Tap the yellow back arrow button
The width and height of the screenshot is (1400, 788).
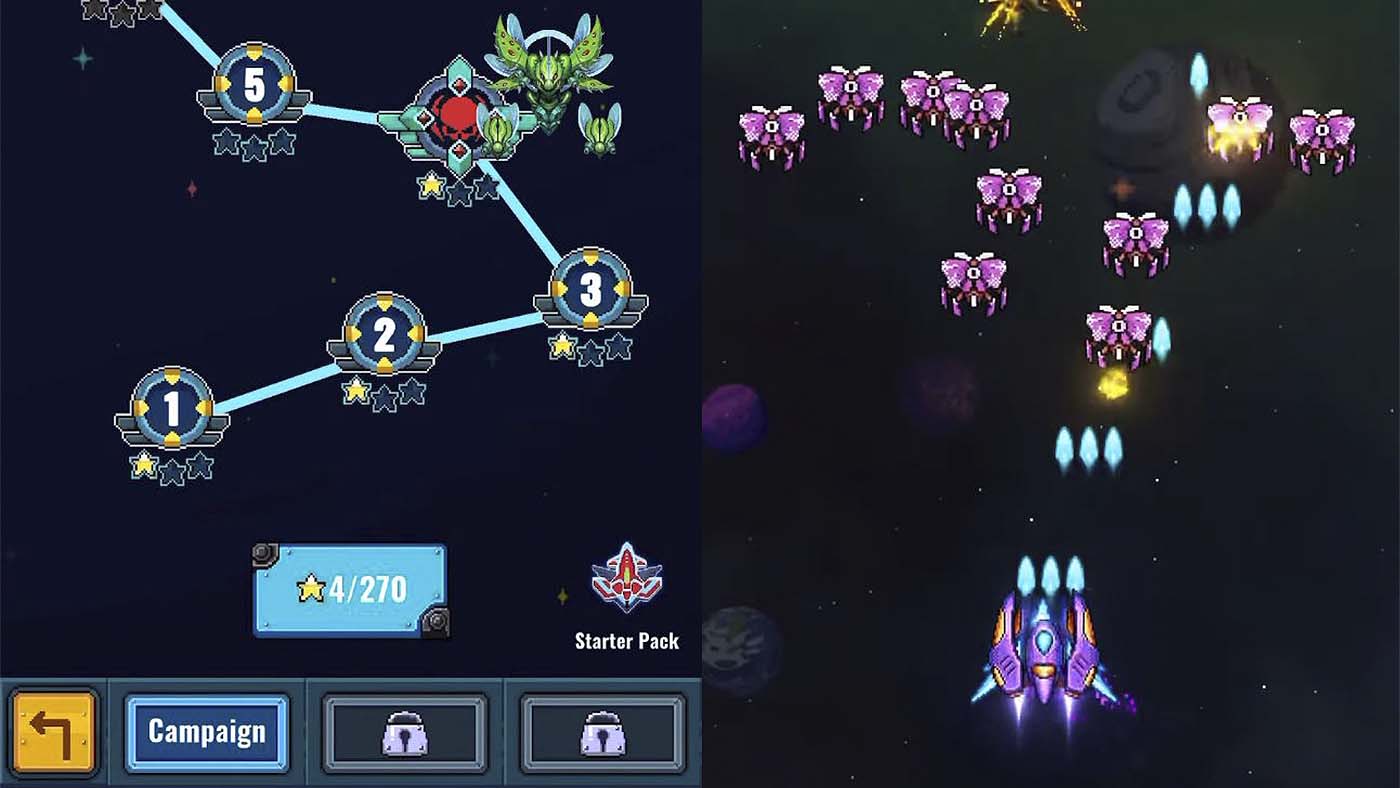pyautogui.click(x=55, y=732)
